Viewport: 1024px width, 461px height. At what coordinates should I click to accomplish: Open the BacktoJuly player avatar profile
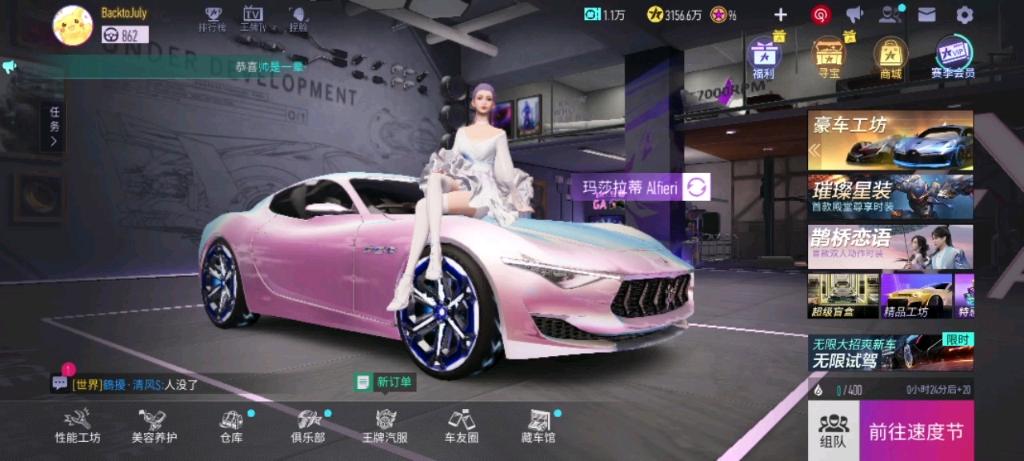point(72,24)
